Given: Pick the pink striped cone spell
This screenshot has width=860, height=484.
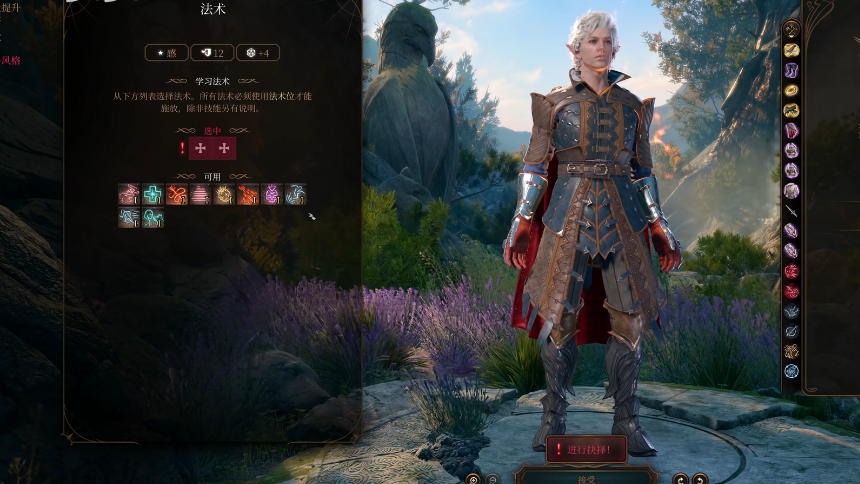Looking at the screenshot, I should pos(200,195).
